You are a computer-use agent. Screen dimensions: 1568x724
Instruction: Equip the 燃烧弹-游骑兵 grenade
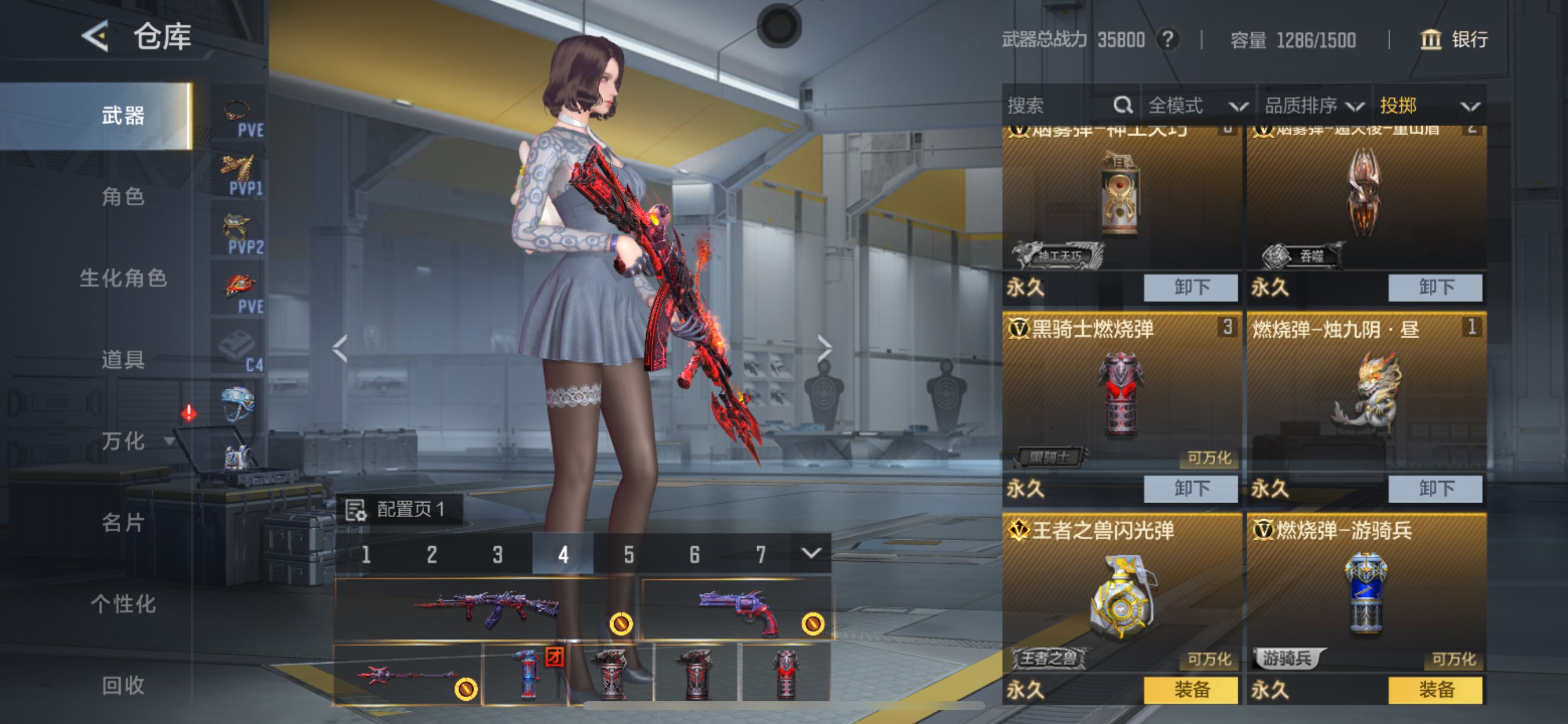1434,690
